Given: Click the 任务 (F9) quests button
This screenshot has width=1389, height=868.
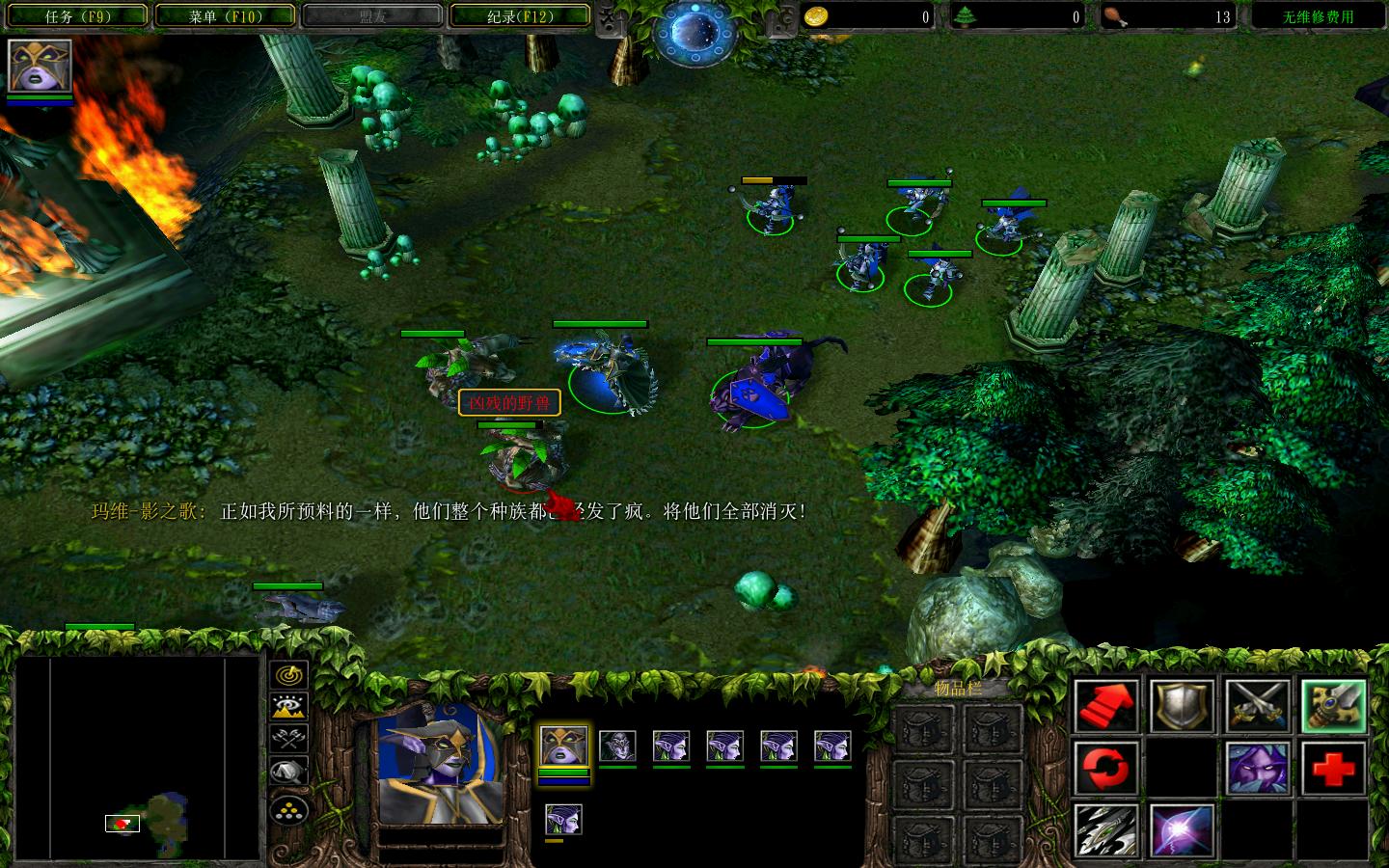Looking at the screenshot, I should (x=76, y=15).
